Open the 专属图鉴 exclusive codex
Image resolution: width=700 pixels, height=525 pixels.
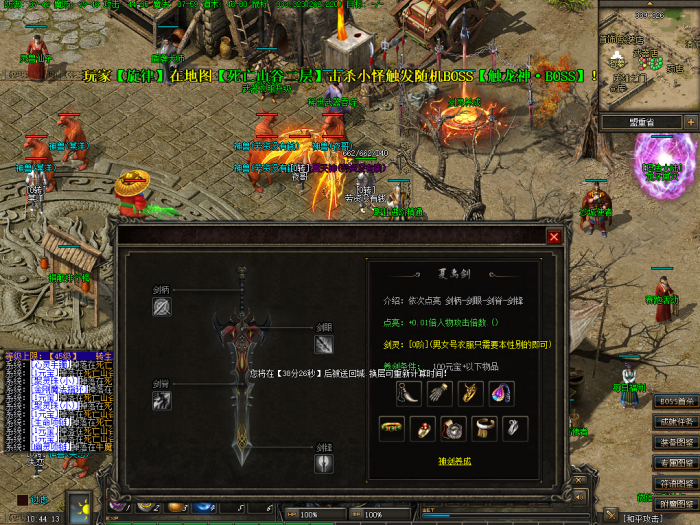(677, 463)
